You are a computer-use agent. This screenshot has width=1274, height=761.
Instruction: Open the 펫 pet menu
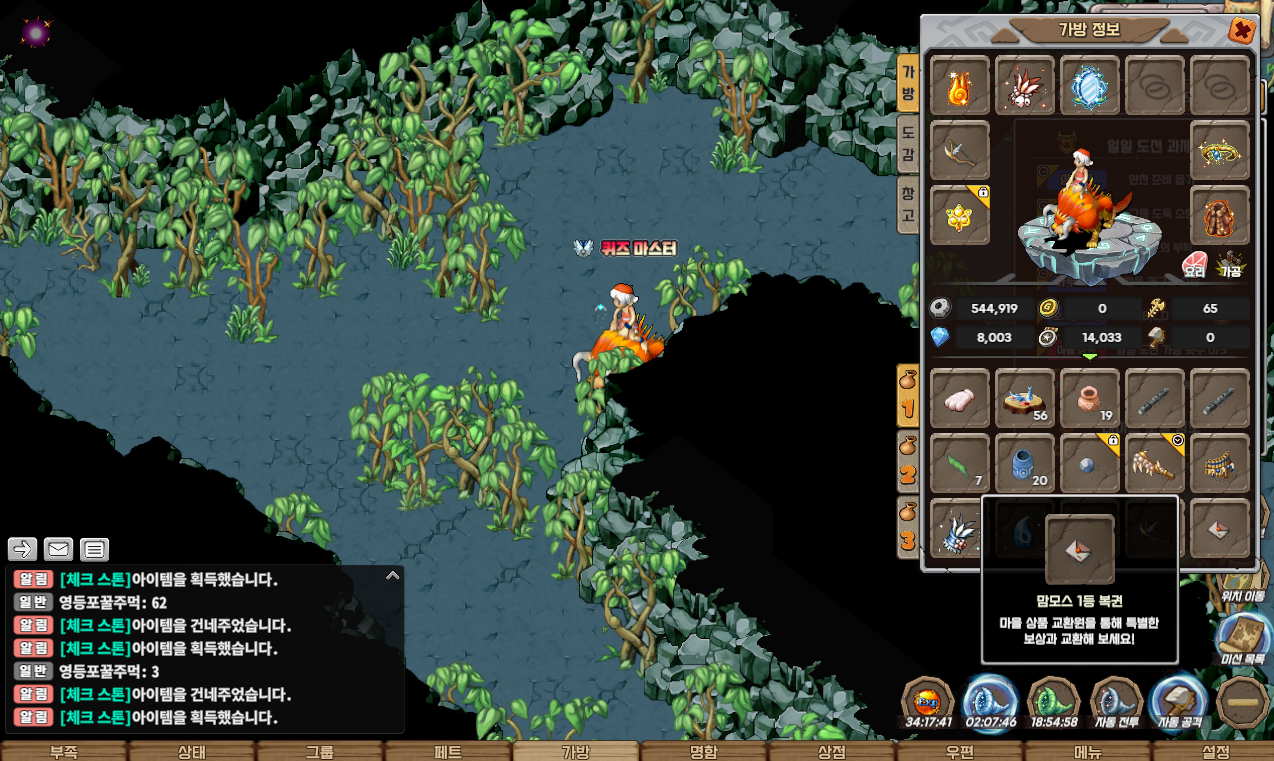coord(447,752)
